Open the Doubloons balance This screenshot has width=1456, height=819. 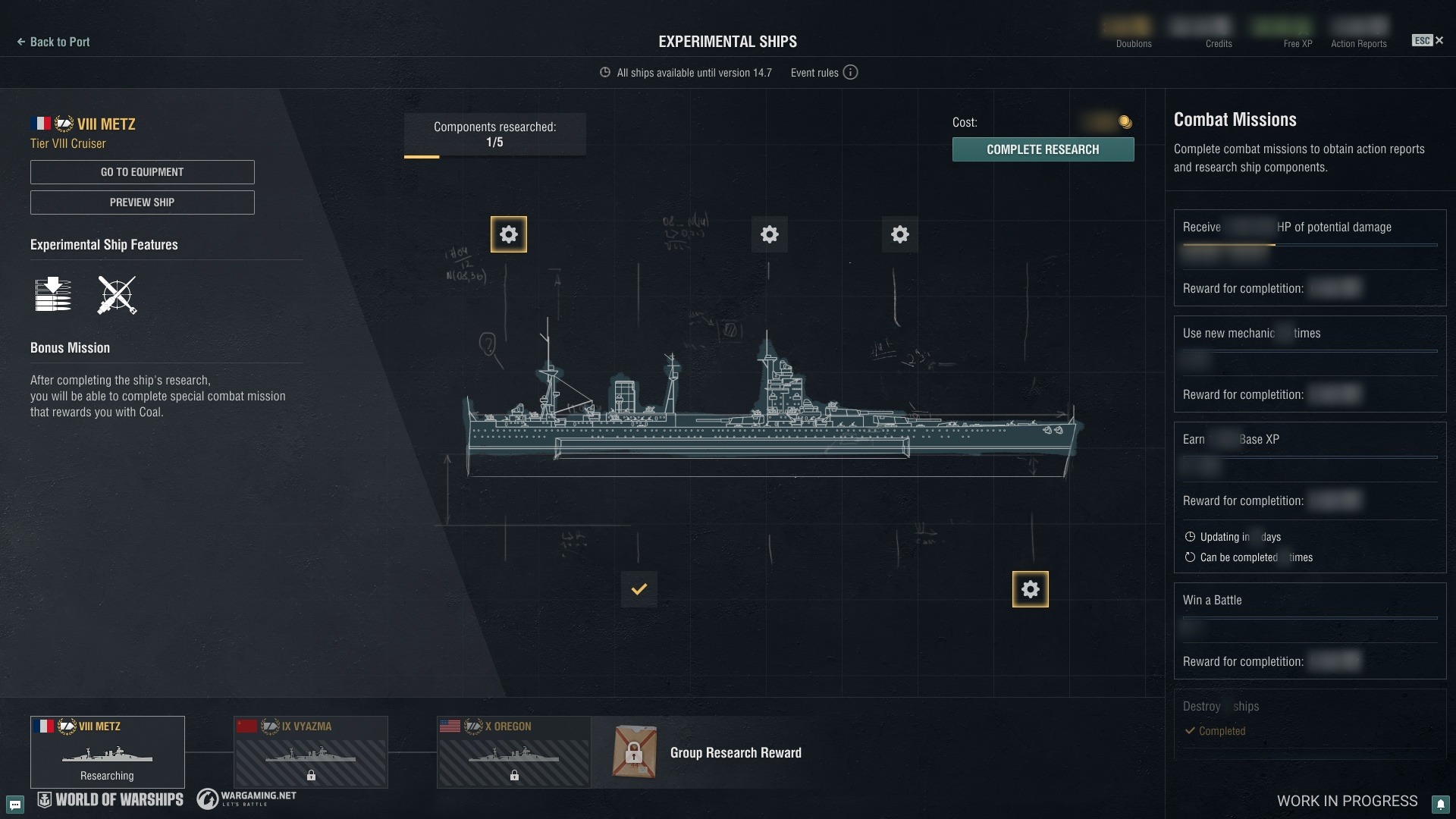pos(1133,34)
